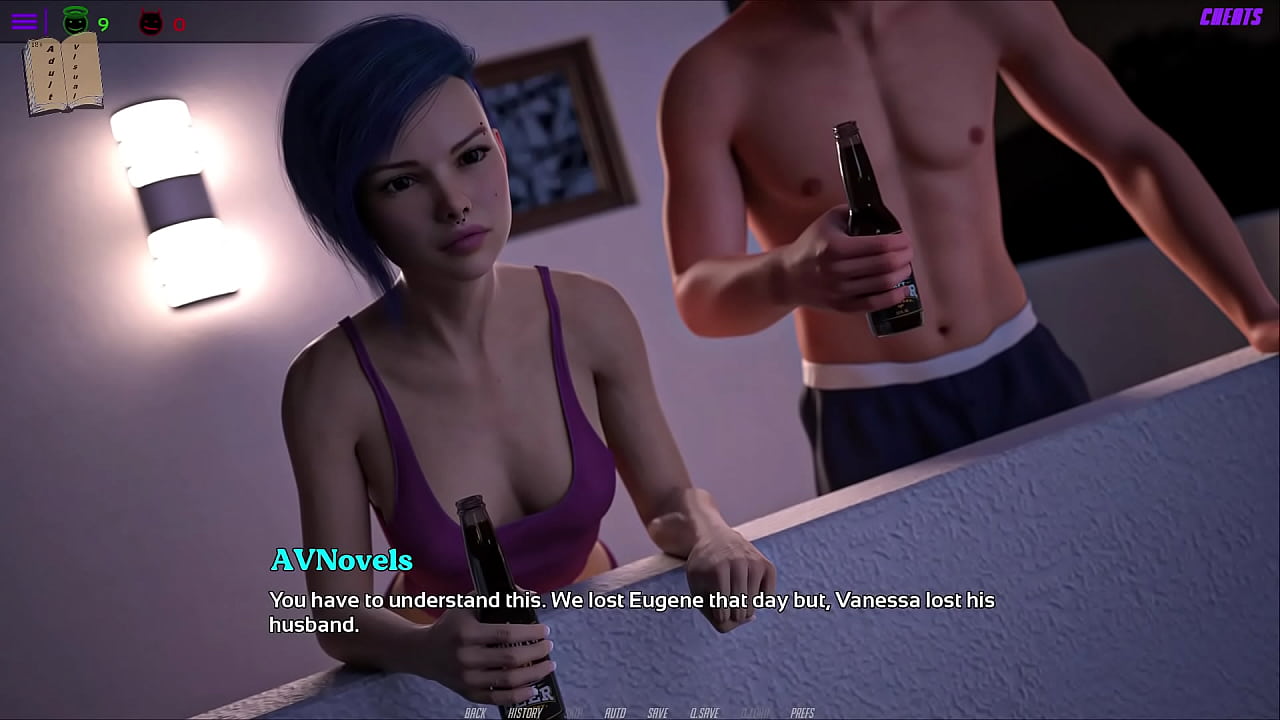The image size is (1280, 720).
Task: Open the Save screen
Action: [x=657, y=712]
